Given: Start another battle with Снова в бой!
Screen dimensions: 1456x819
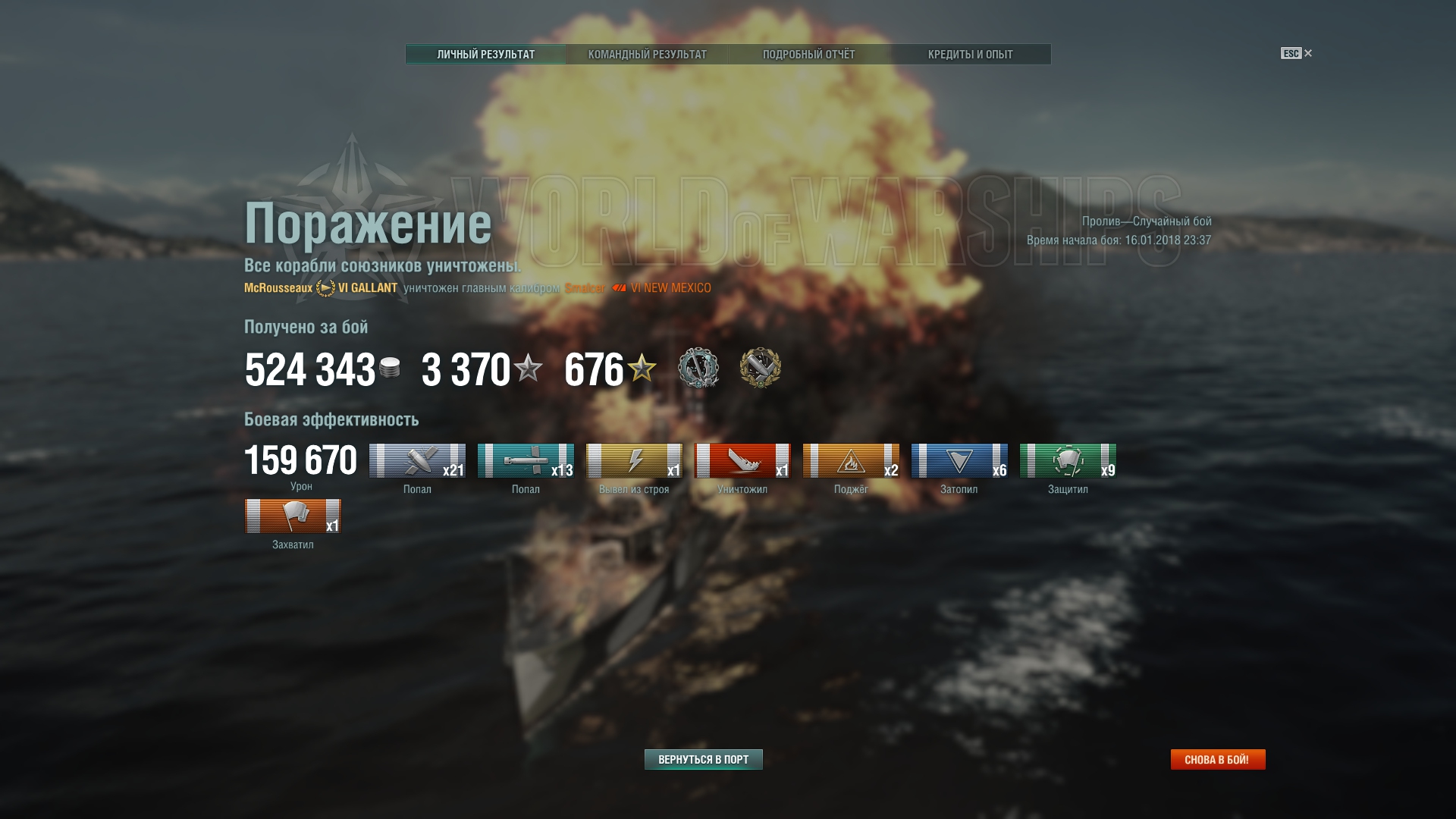Looking at the screenshot, I should point(1217,759).
